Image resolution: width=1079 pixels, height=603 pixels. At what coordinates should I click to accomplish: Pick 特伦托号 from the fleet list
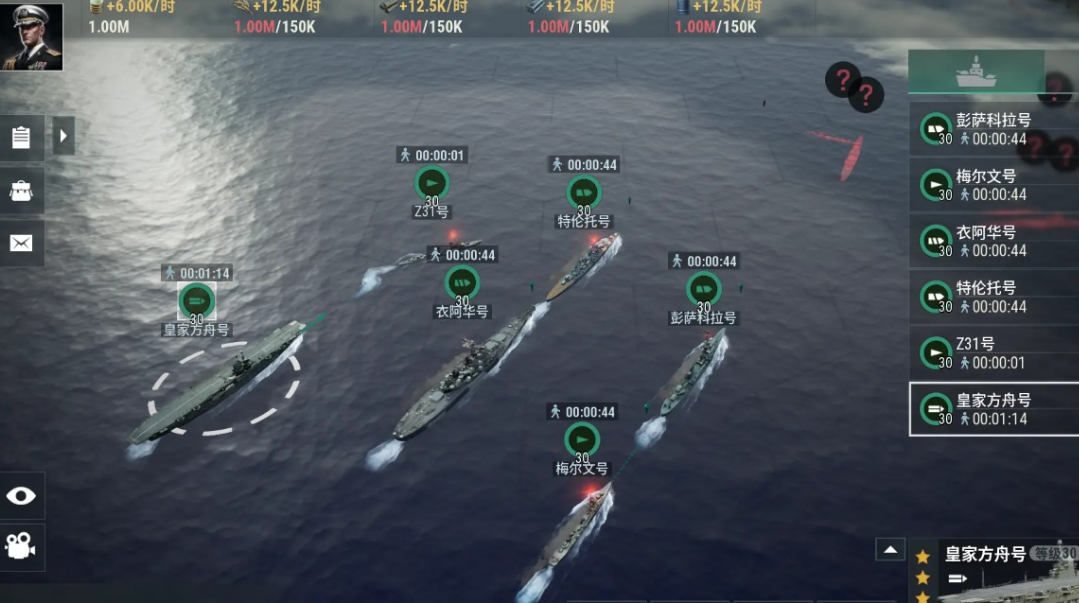993,297
